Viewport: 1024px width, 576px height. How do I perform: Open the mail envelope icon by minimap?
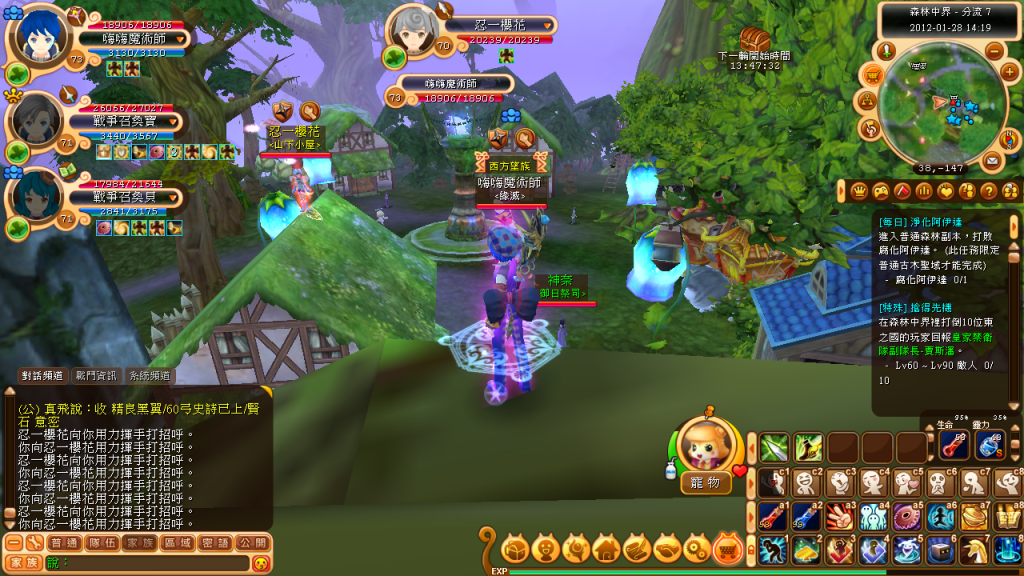[991, 160]
